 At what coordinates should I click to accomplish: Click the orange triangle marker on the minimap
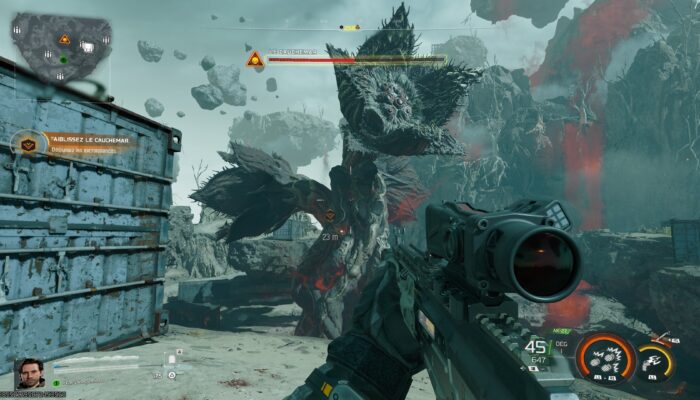pyautogui.click(x=64, y=39)
